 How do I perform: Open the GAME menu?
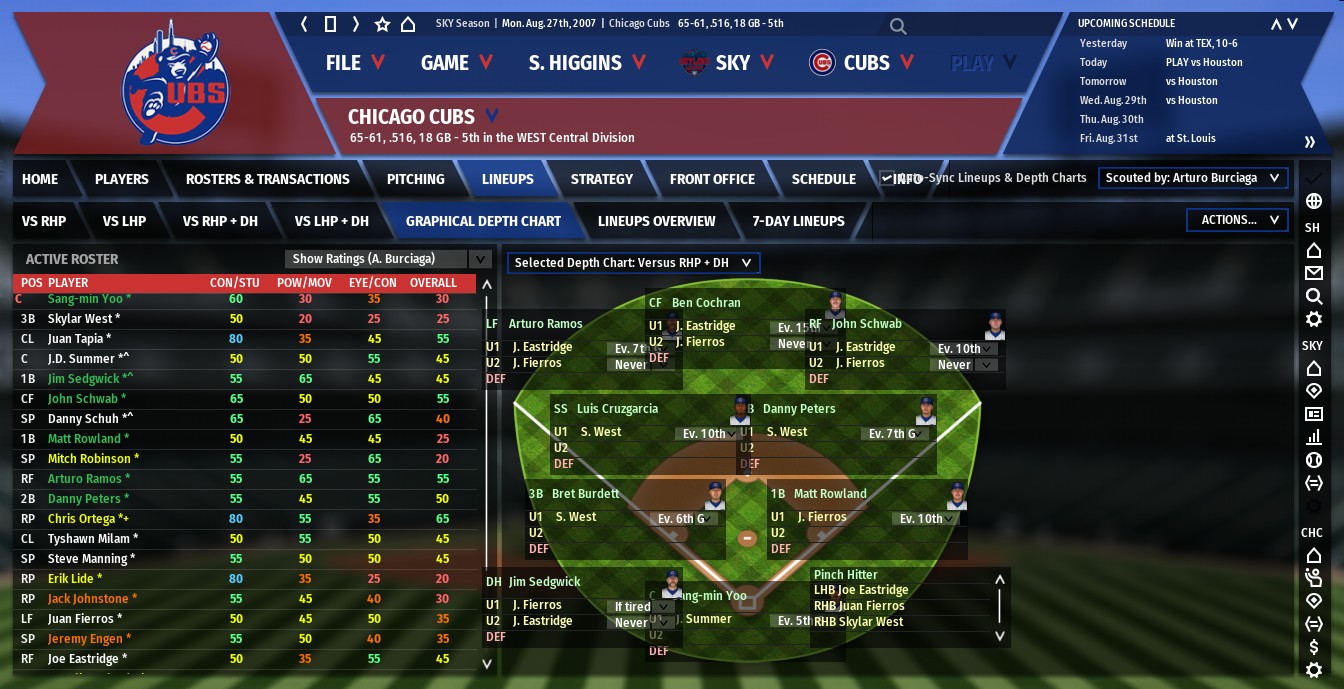pyautogui.click(x=456, y=63)
